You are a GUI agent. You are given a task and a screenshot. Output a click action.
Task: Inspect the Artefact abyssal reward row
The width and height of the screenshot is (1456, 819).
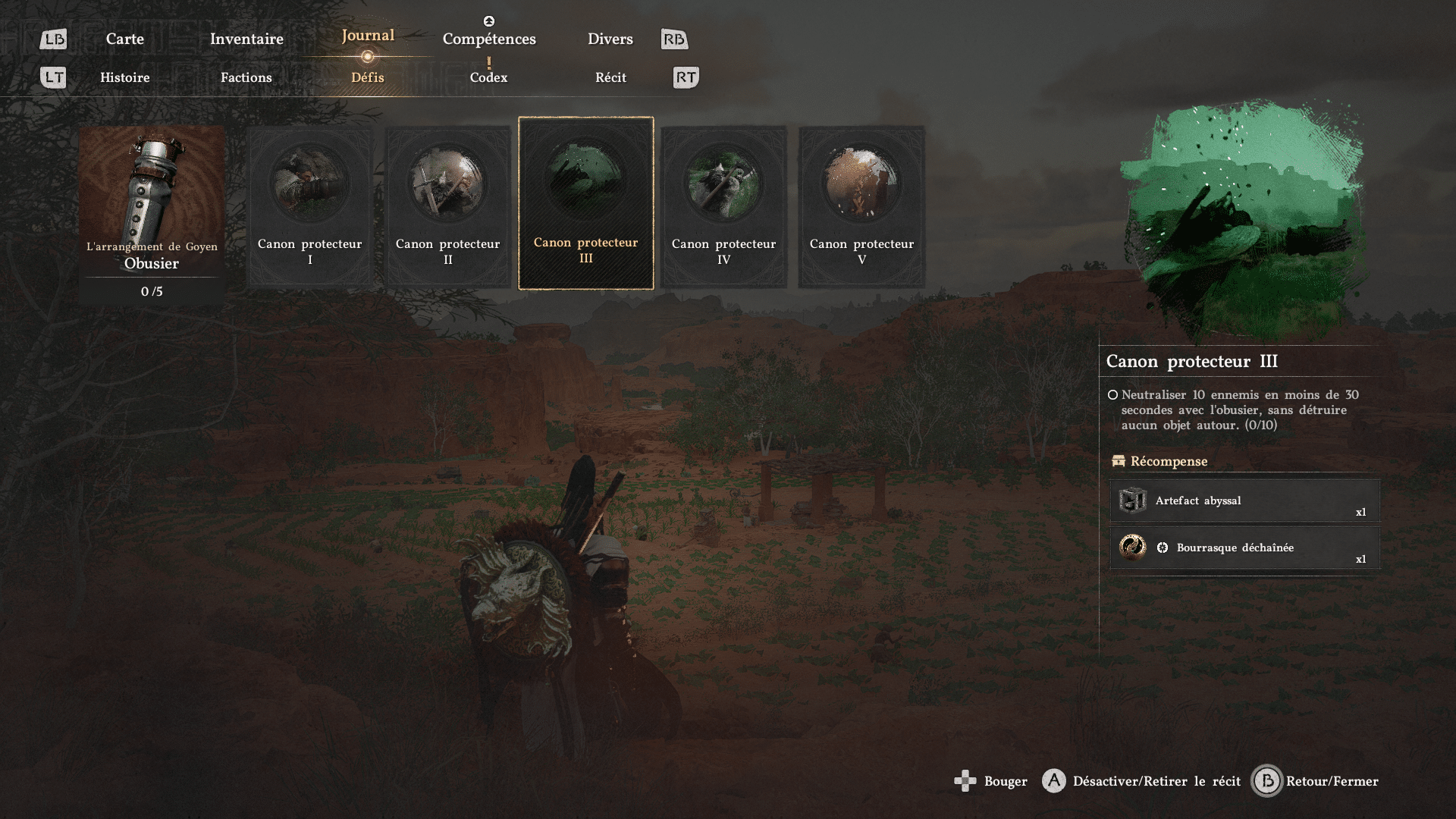pyautogui.click(x=1244, y=500)
